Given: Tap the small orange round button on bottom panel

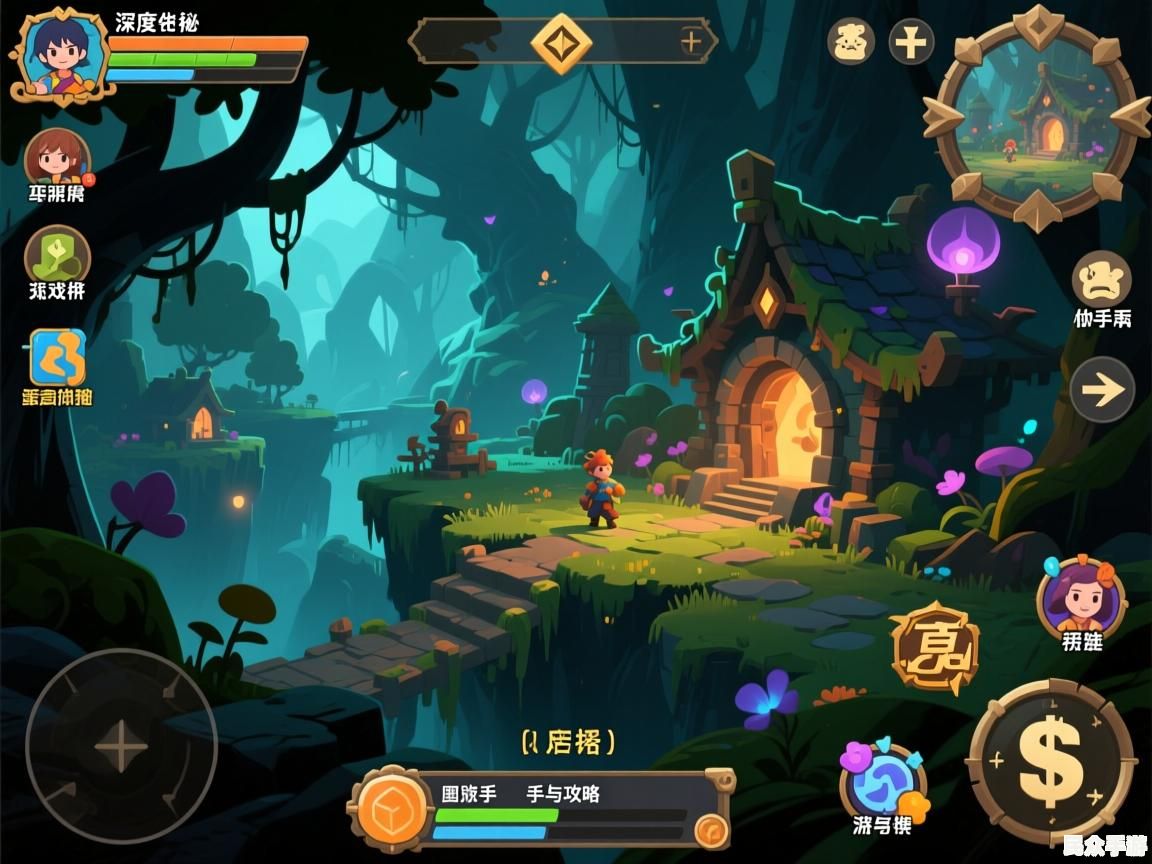Looking at the screenshot, I should coord(711,828).
